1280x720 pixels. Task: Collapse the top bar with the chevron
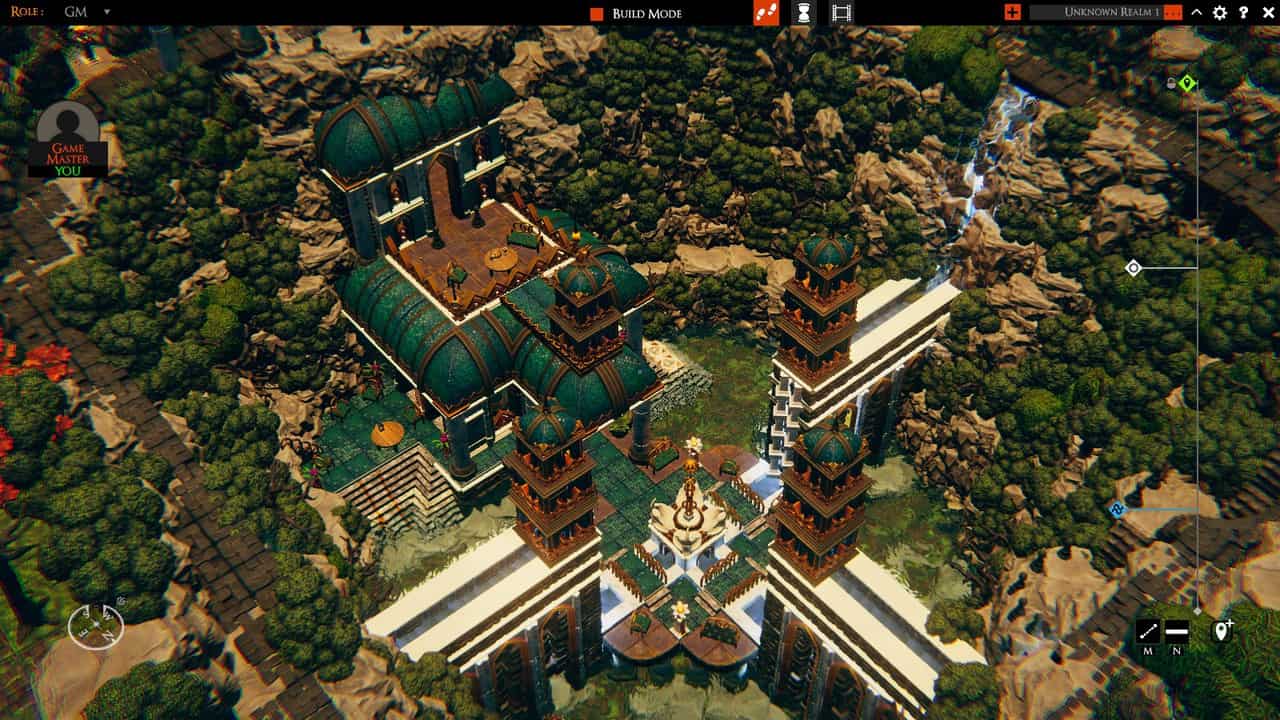point(1197,13)
